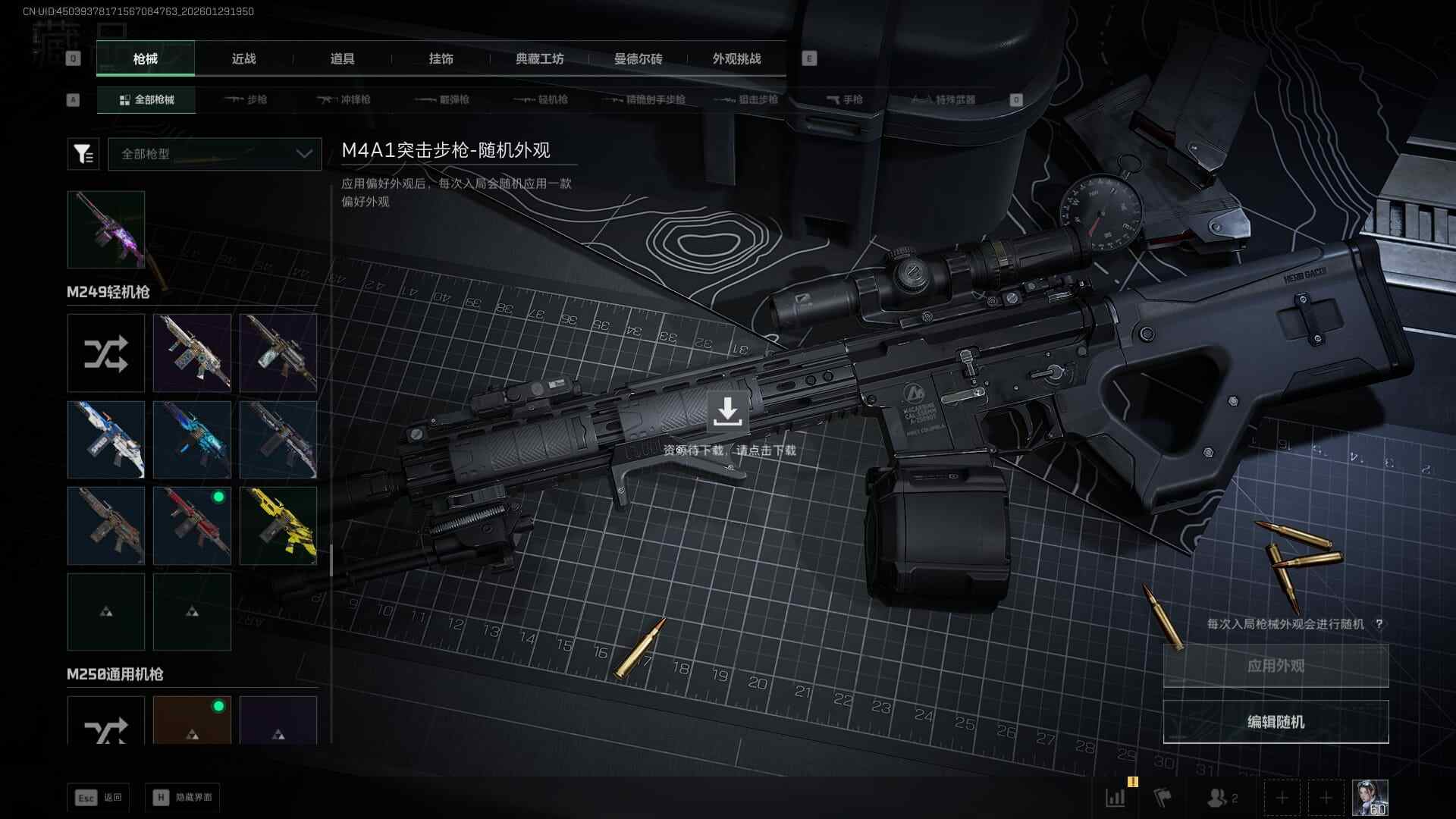Switch to the 外观挑战 tab
The image size is (1456, 819).
click(x=736, y=59)
